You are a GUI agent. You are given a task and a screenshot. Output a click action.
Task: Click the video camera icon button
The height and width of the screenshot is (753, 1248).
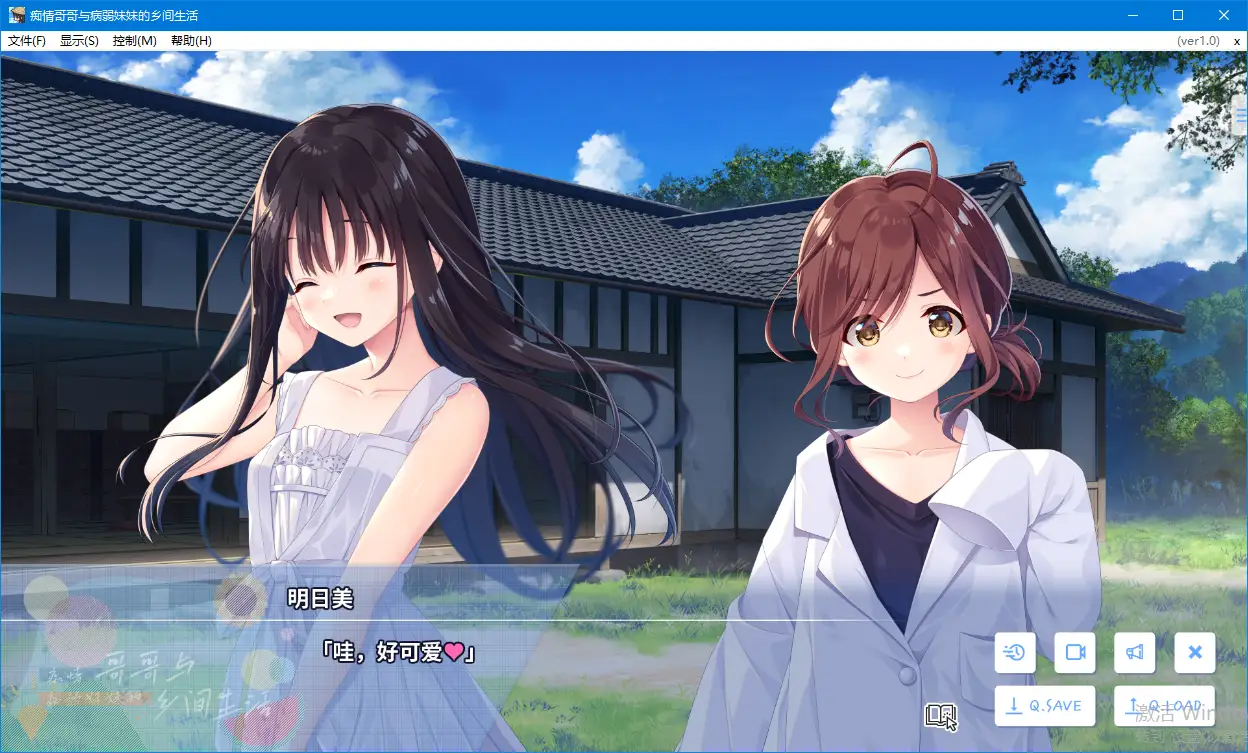click(x=1075, y=653)
